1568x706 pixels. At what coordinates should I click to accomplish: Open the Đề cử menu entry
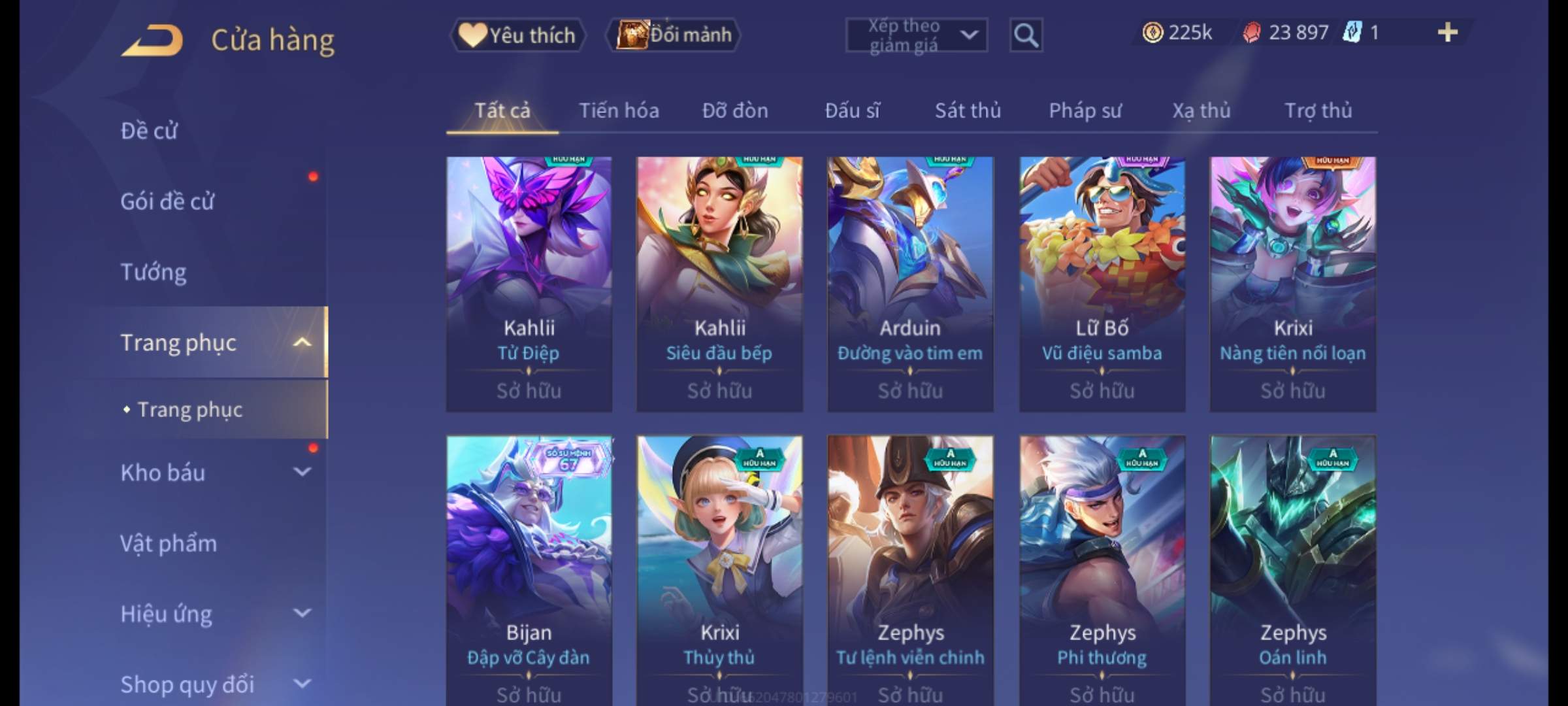click(x=149, y=131)
